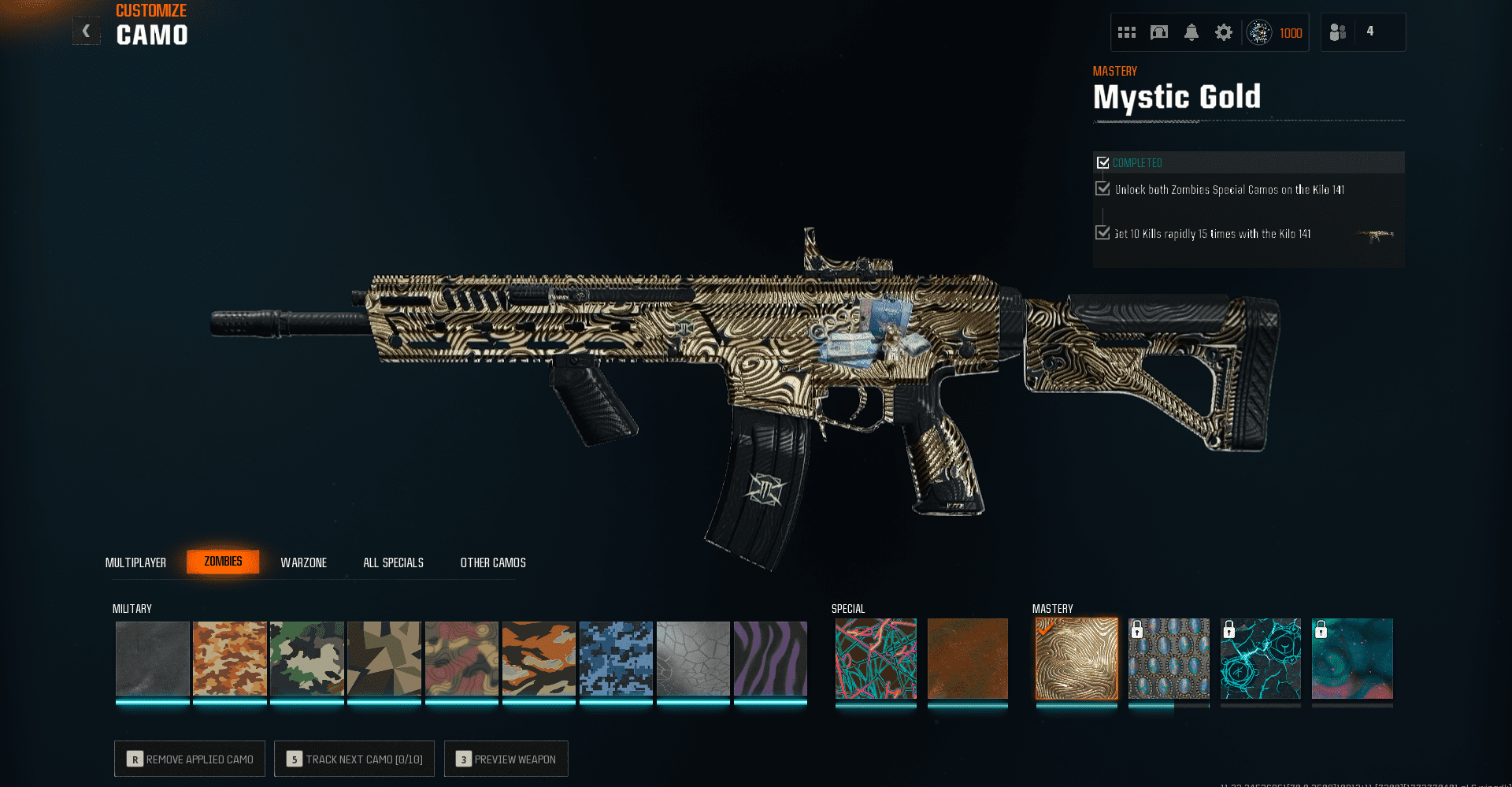Screen dimensions: 1512x787
Task: Choose the purple tiger stripe camo
Action: click(x=770, y=659)
